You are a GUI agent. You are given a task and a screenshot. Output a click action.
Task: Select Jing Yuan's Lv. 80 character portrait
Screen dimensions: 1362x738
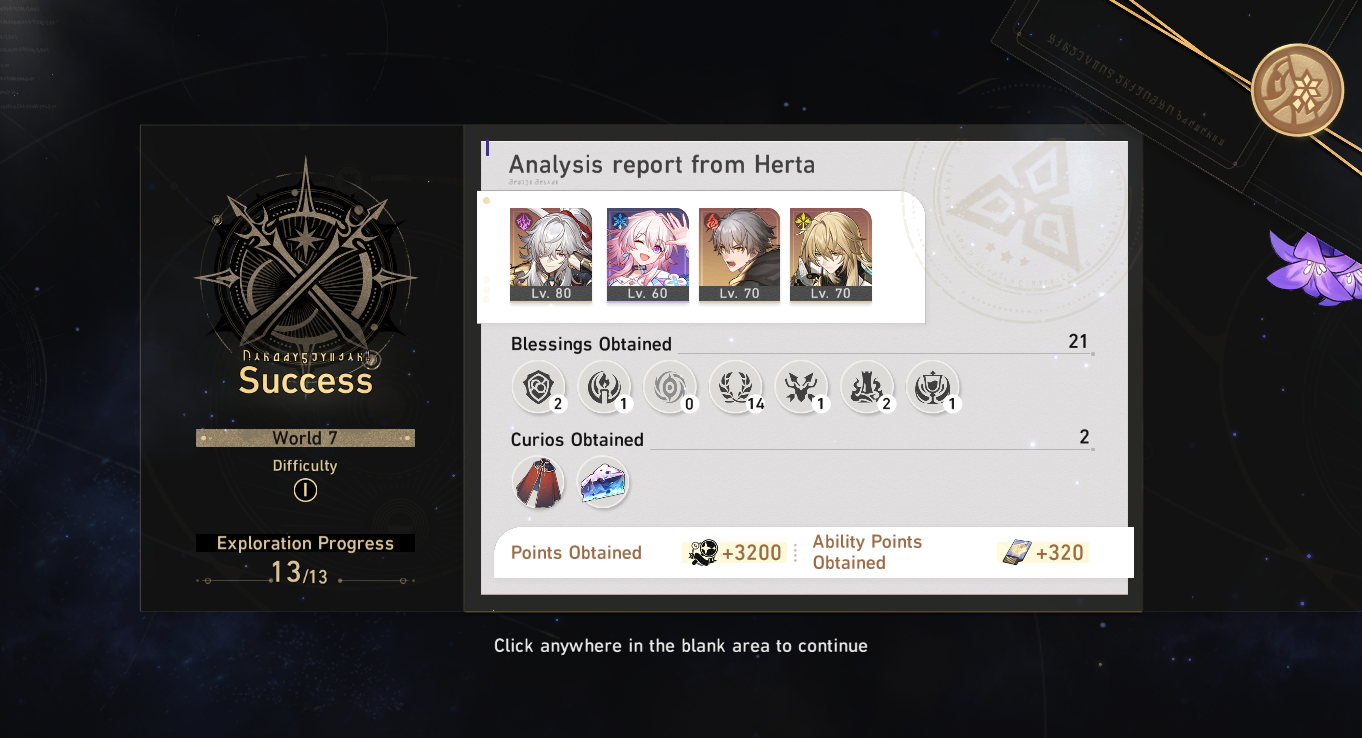[x=550, y=252]
